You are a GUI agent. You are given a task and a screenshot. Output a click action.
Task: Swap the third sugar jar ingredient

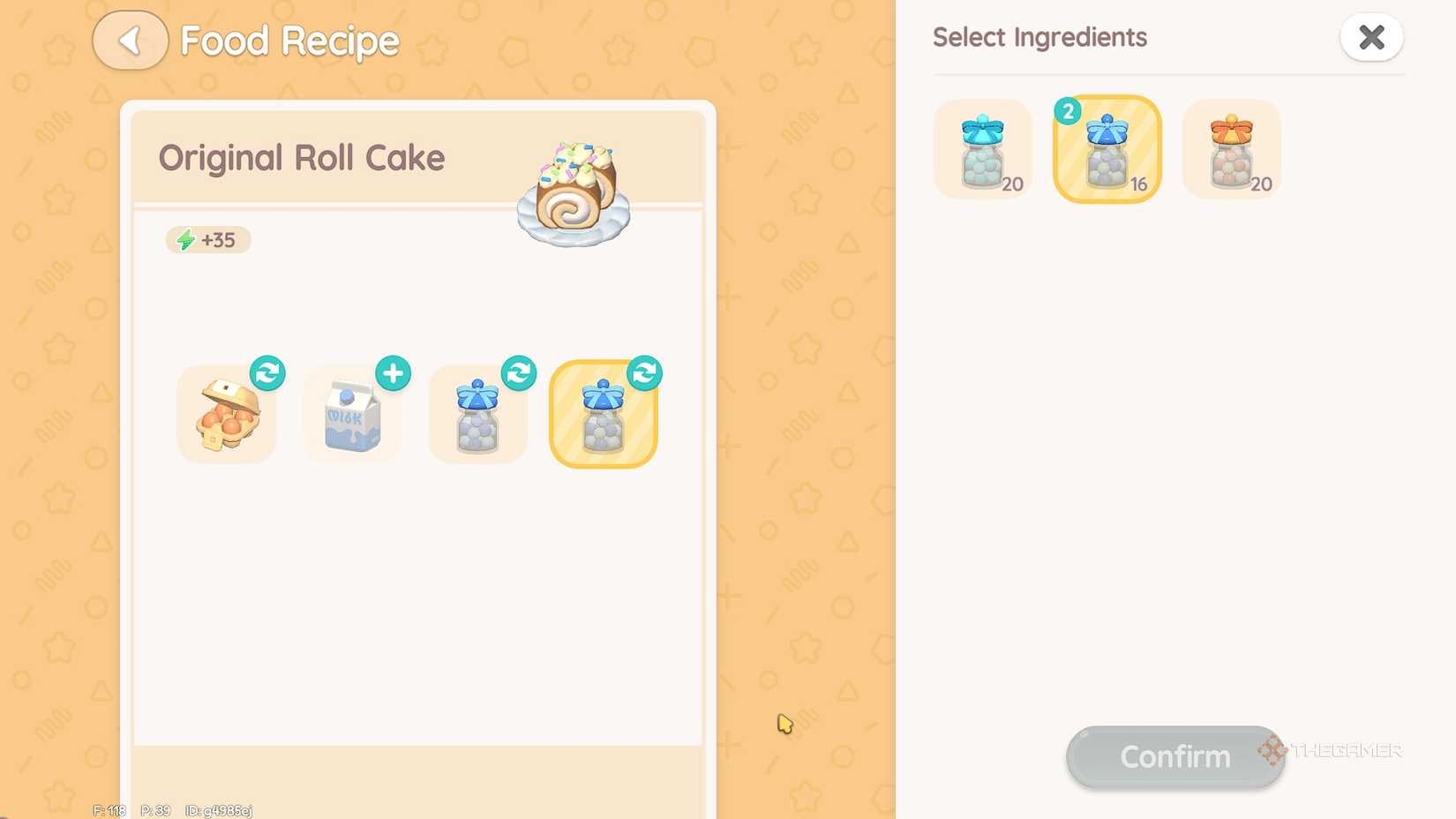pos(520,373)
